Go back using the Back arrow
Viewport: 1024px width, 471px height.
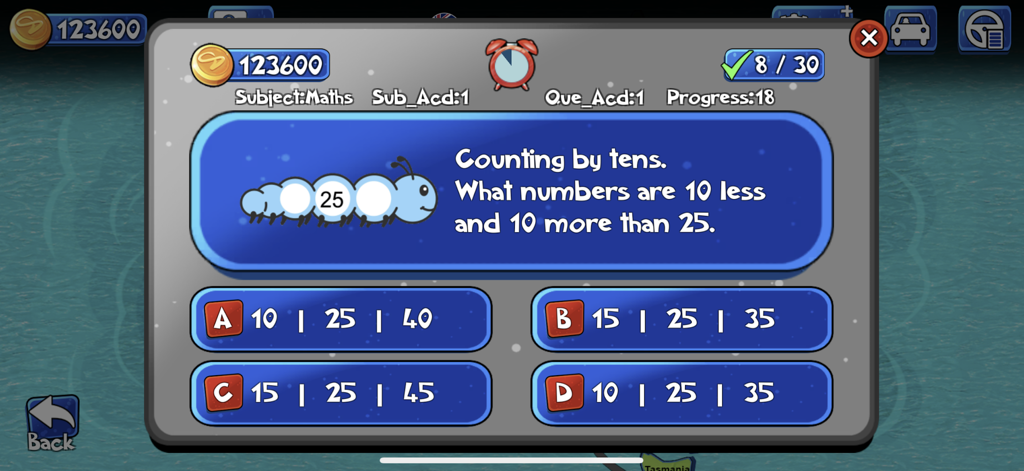coord(51,422)
